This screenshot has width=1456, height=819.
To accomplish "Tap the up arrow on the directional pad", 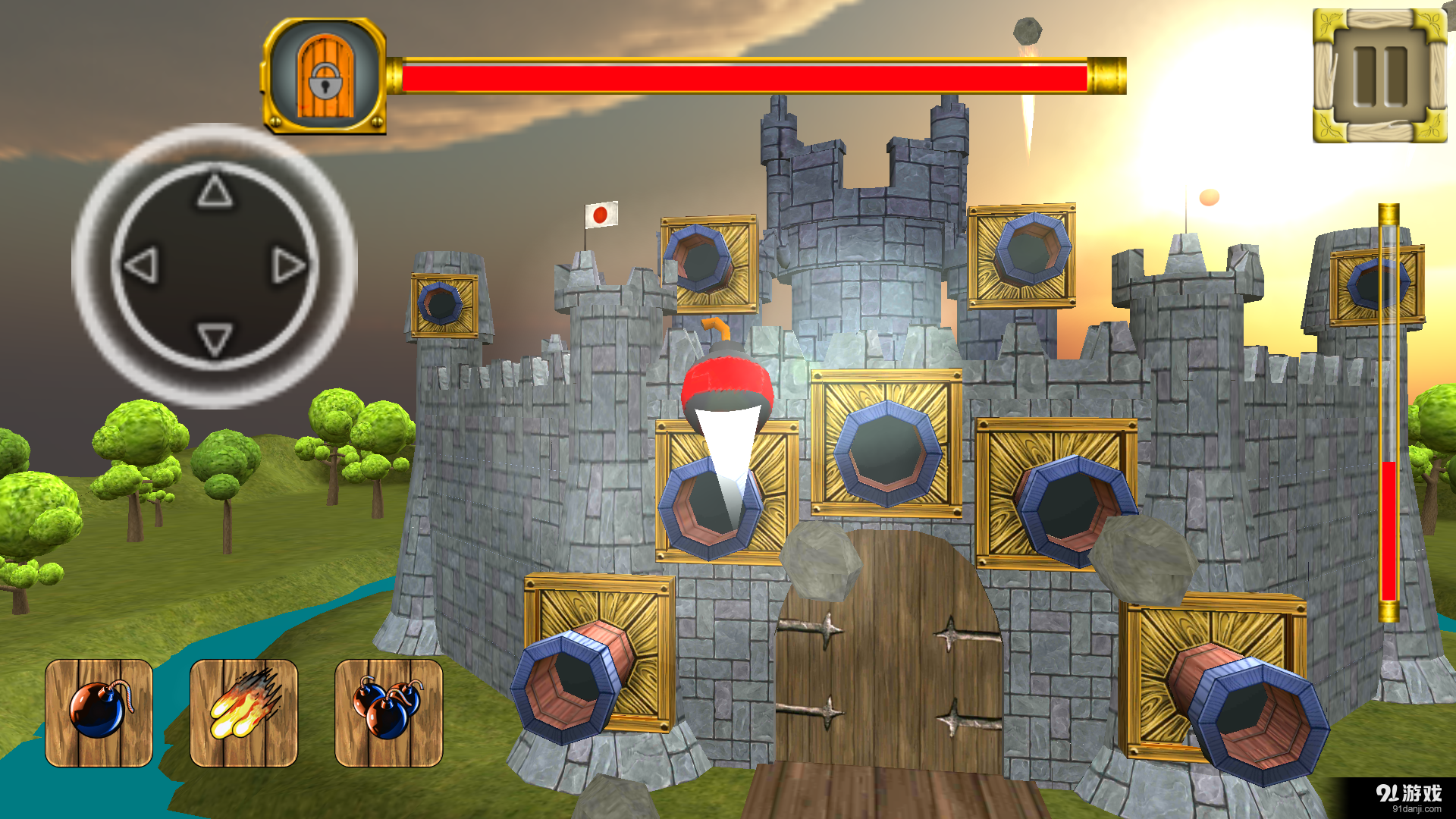I will 215,191.
